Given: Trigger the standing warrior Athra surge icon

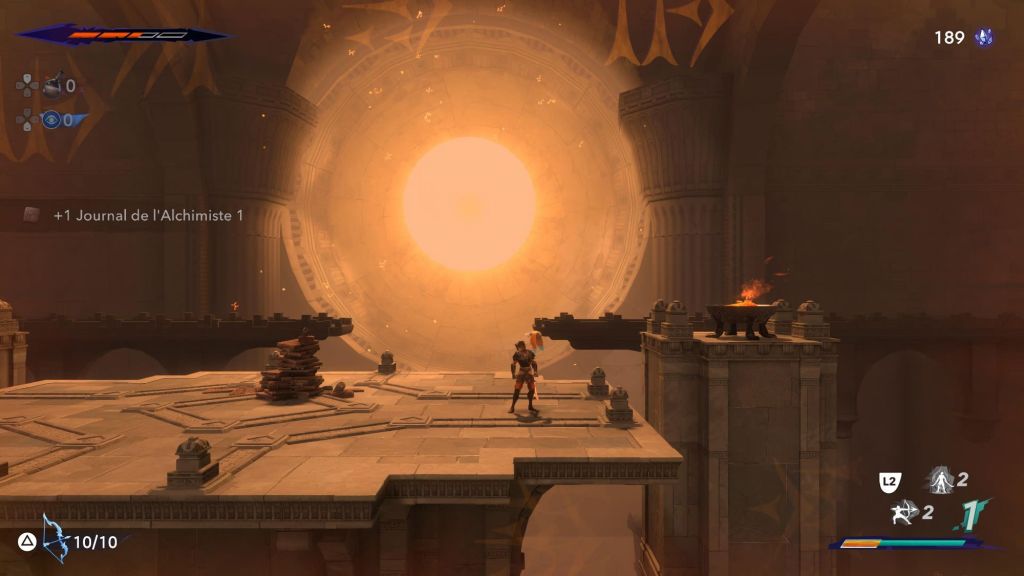Looking at the screenshot, I should click(x=939, y=480).
